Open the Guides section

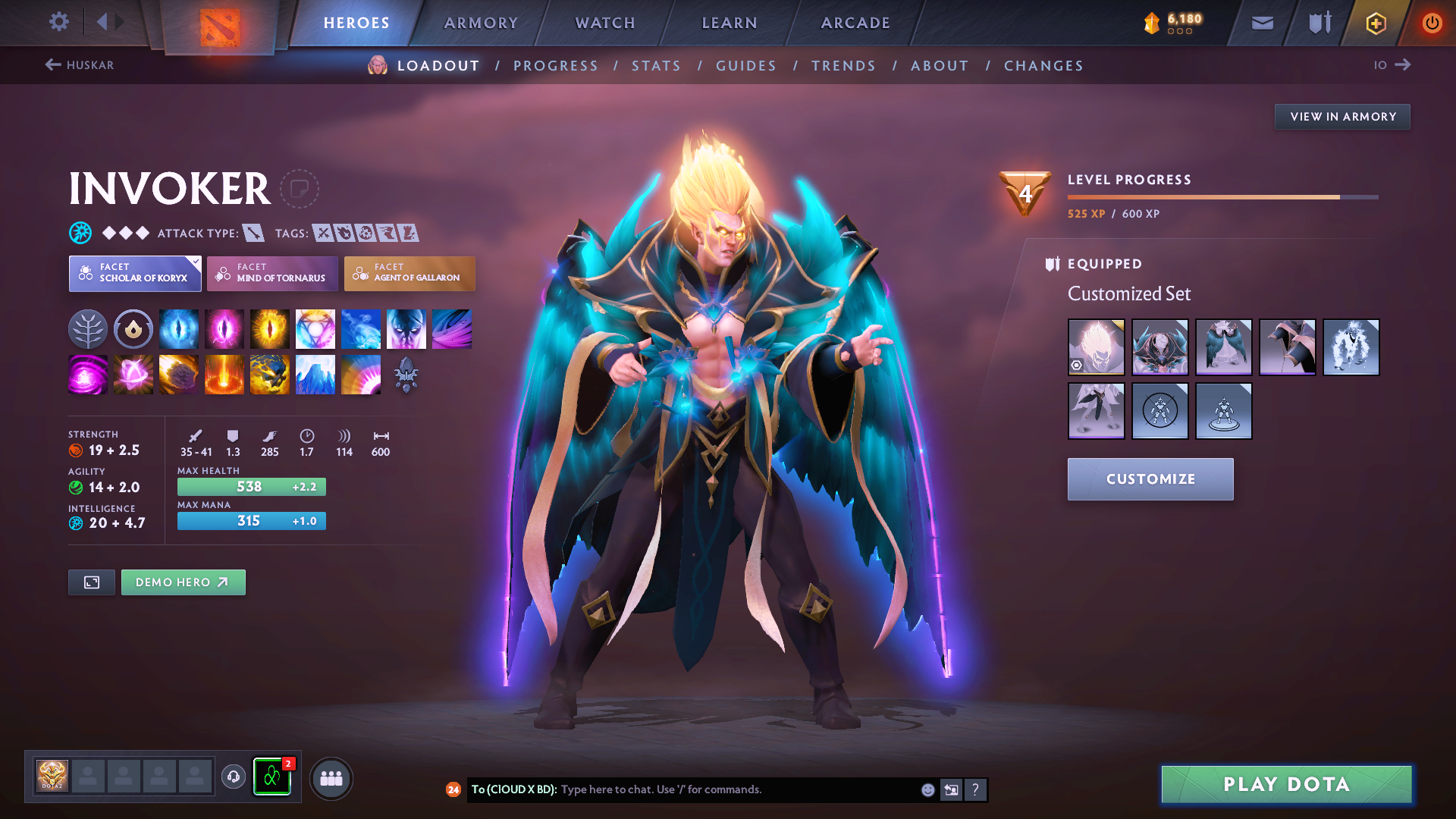click(x=745, y=66)
